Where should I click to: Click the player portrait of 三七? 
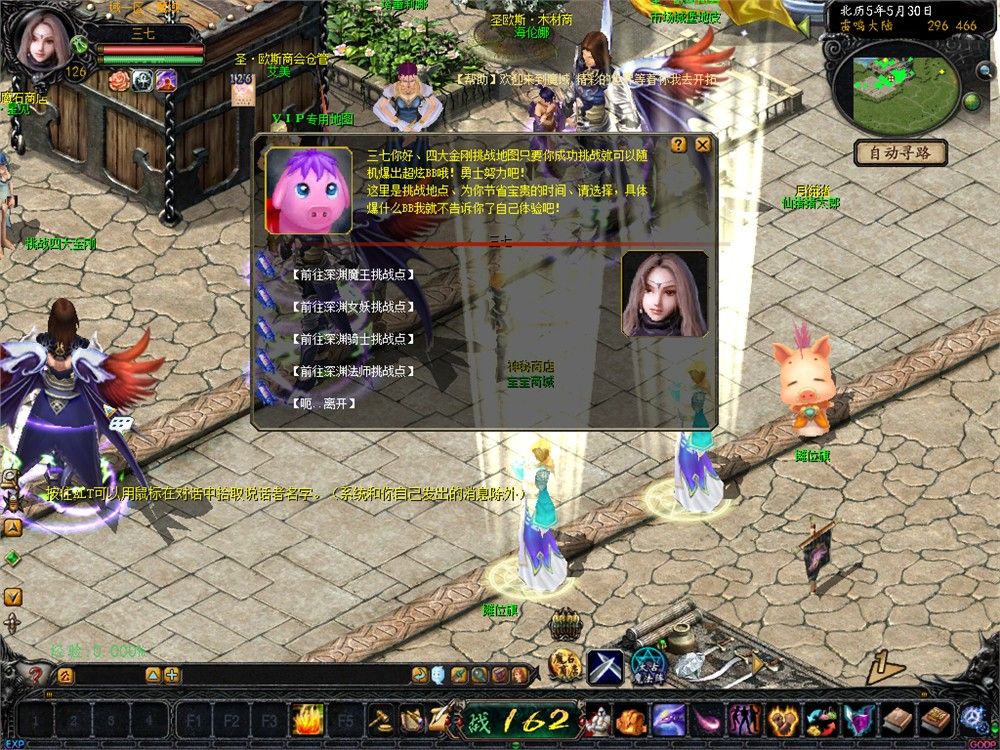(x=42, y=42)
